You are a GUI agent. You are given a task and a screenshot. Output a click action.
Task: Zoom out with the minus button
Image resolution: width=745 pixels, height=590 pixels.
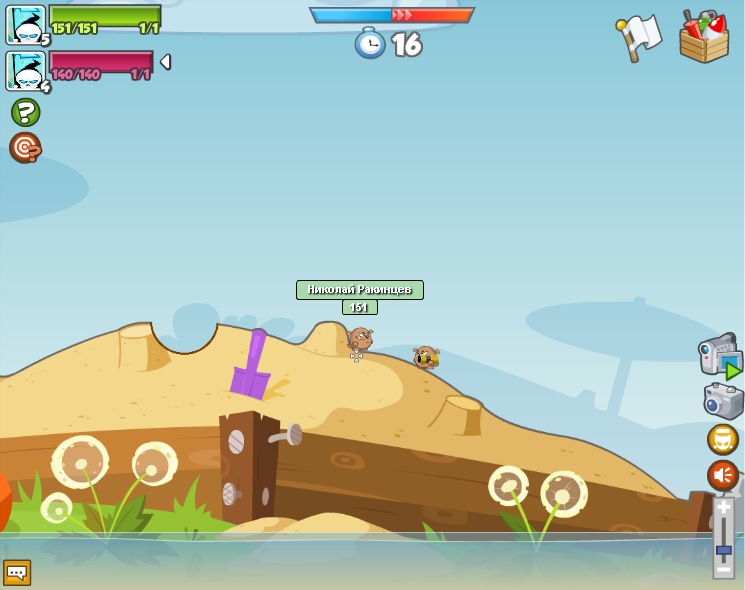tap(723, 569)
